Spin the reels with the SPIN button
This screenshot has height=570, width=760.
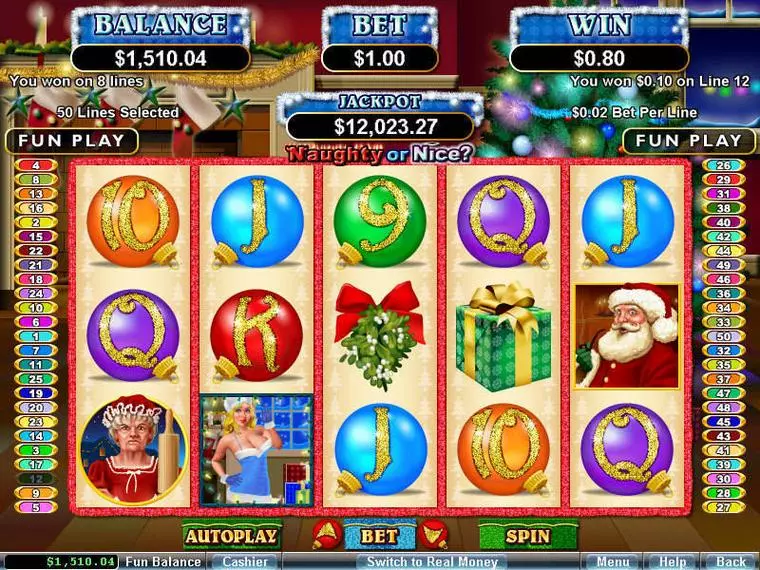(x=527, y=536)
